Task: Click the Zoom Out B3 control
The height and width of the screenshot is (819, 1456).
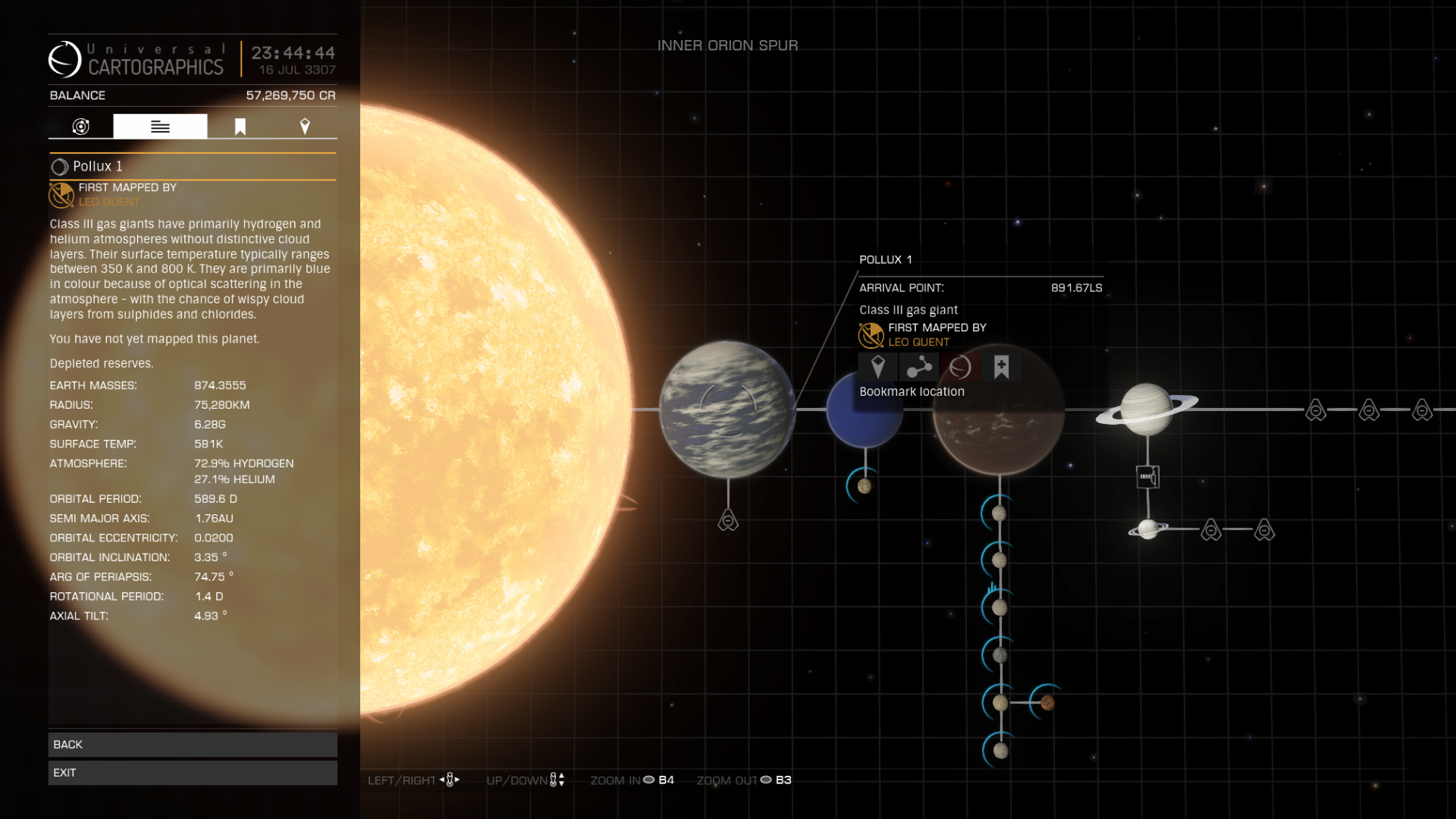Action: click(x=767, y=780)
